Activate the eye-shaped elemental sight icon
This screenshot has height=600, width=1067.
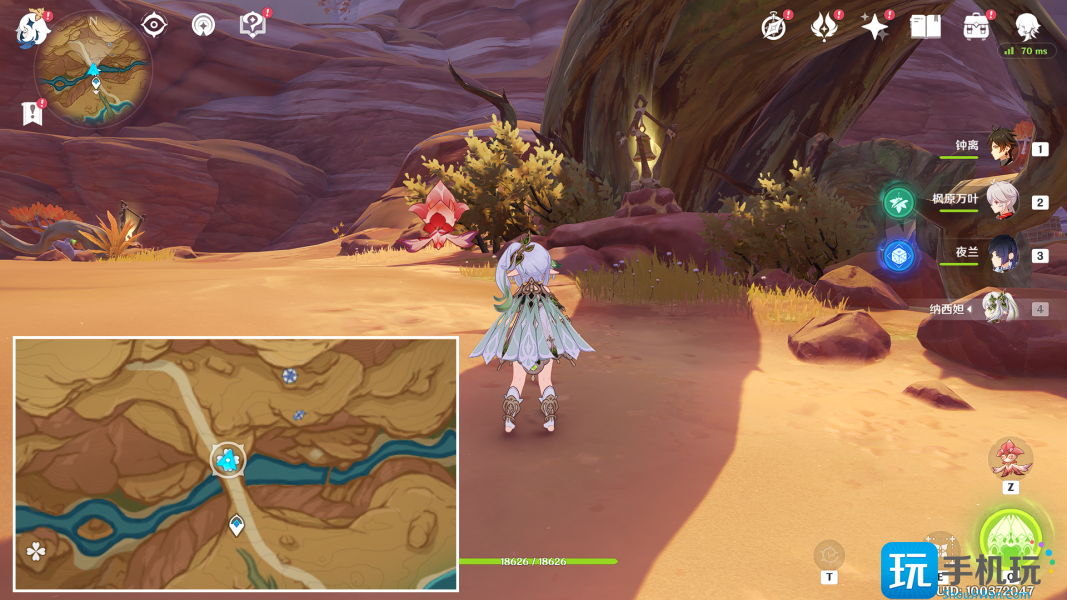click(x=154, y=25)
